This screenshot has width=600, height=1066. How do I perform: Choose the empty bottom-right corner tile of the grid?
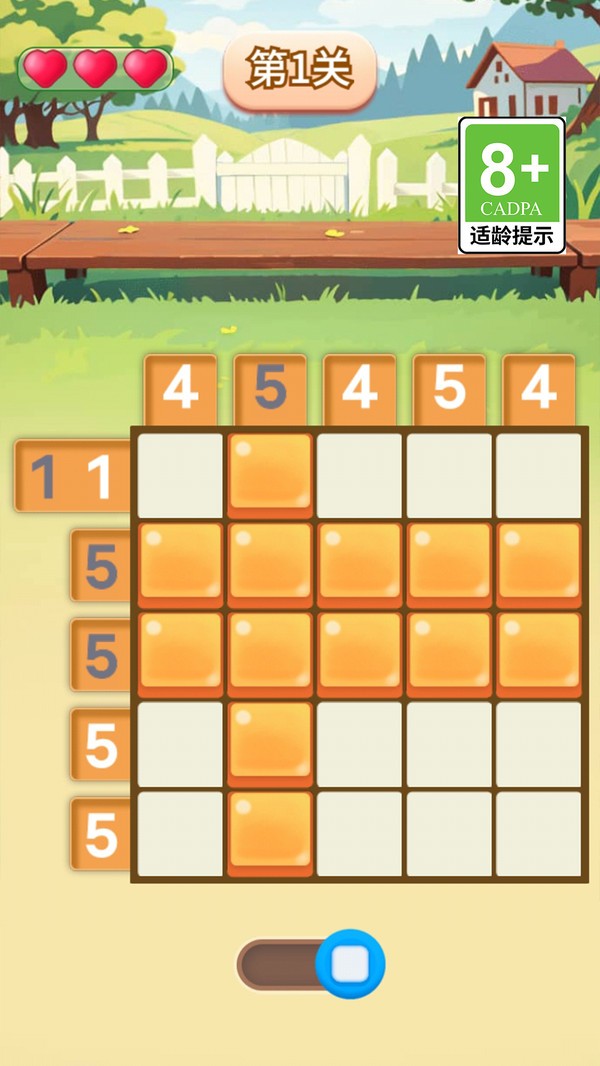tap(539, 834)
